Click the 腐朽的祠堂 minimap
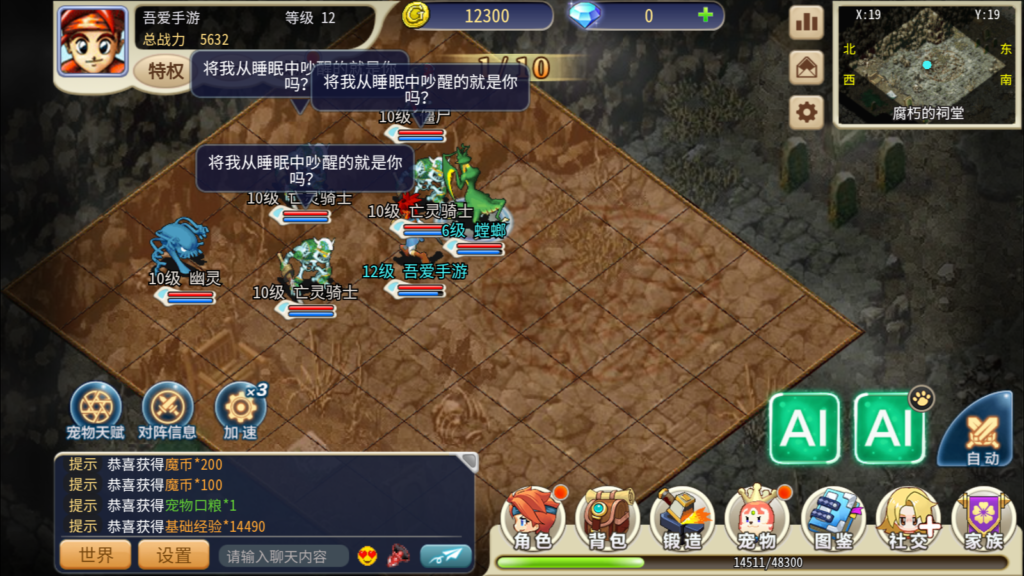Screen dimensions: 1024x576 click(x=928, y=63)
